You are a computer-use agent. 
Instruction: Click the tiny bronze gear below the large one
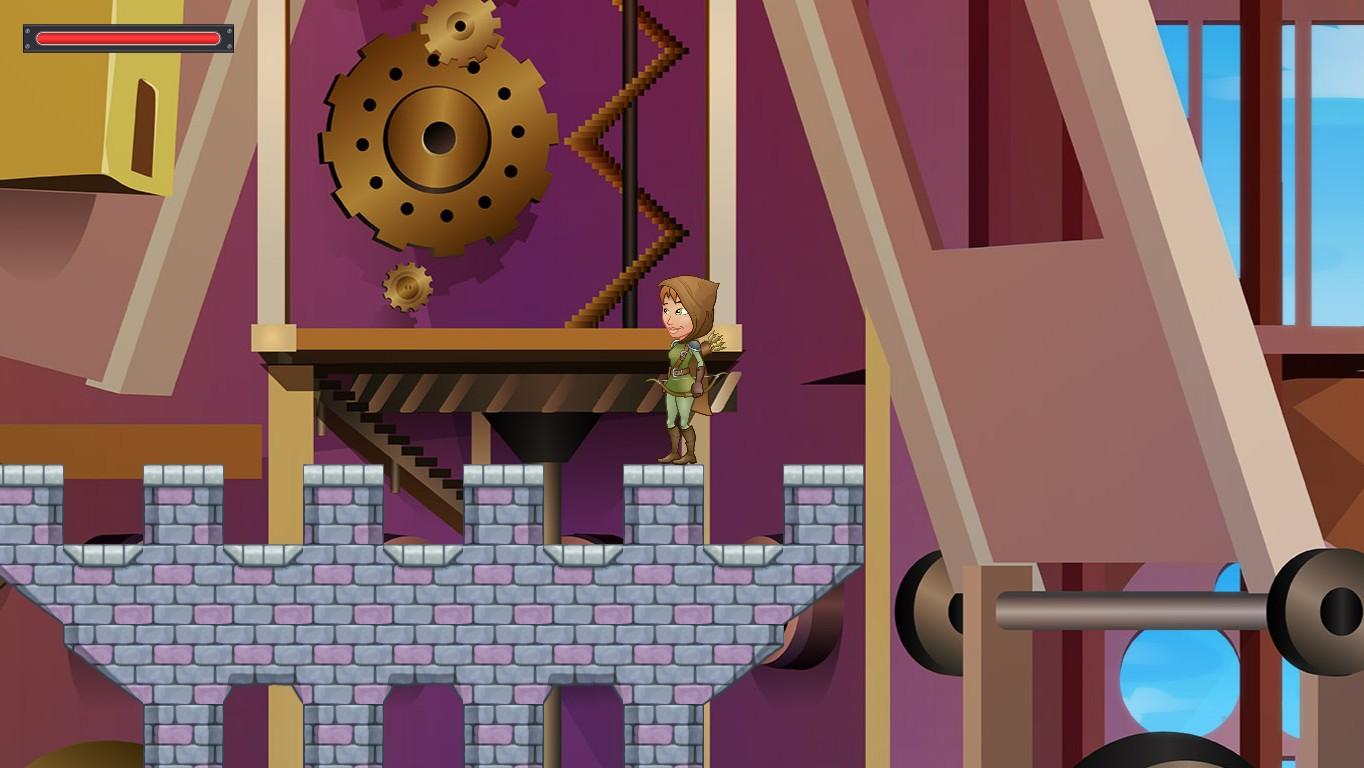[408, 285]
